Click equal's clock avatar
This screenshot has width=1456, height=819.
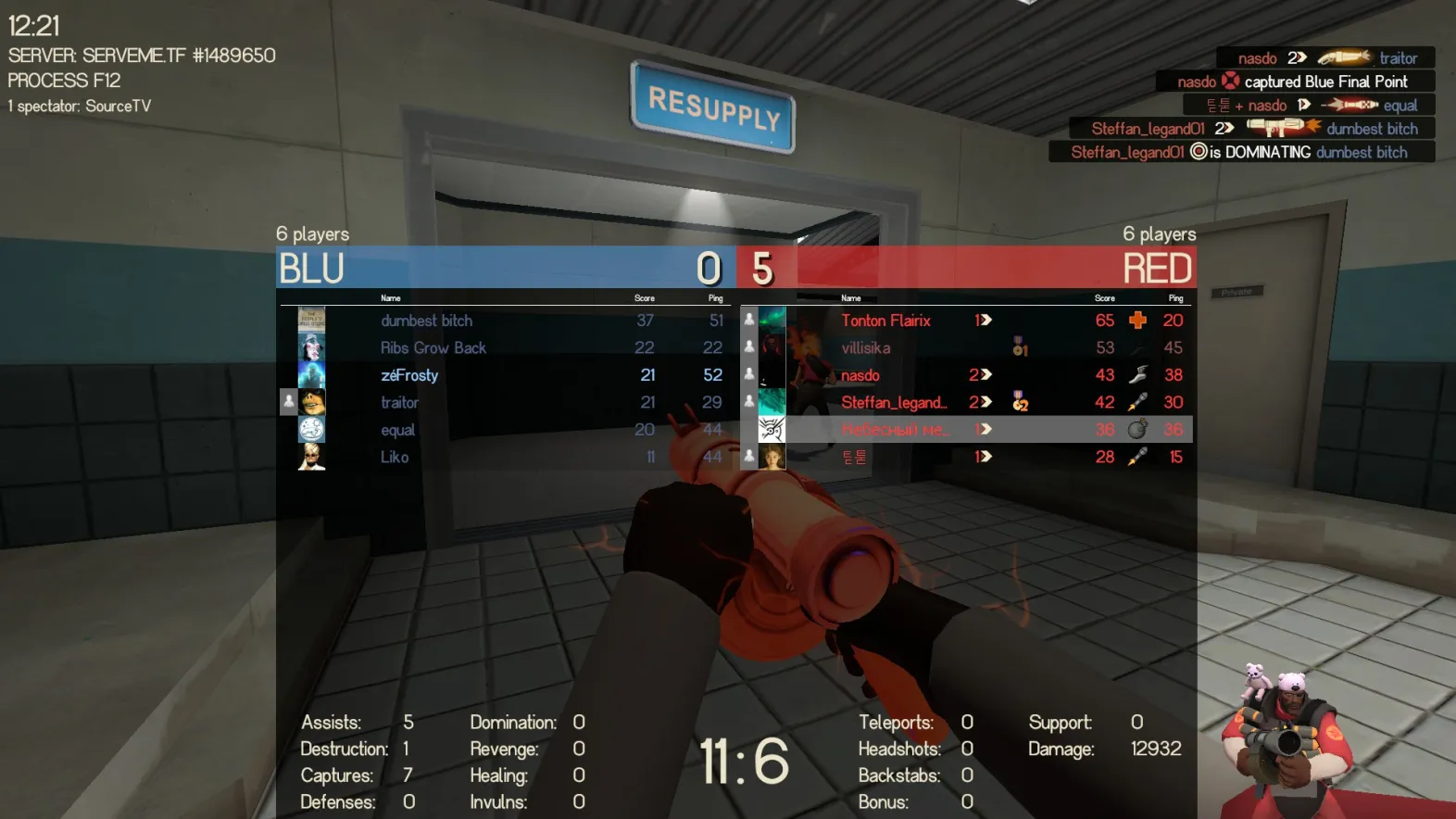311,429
